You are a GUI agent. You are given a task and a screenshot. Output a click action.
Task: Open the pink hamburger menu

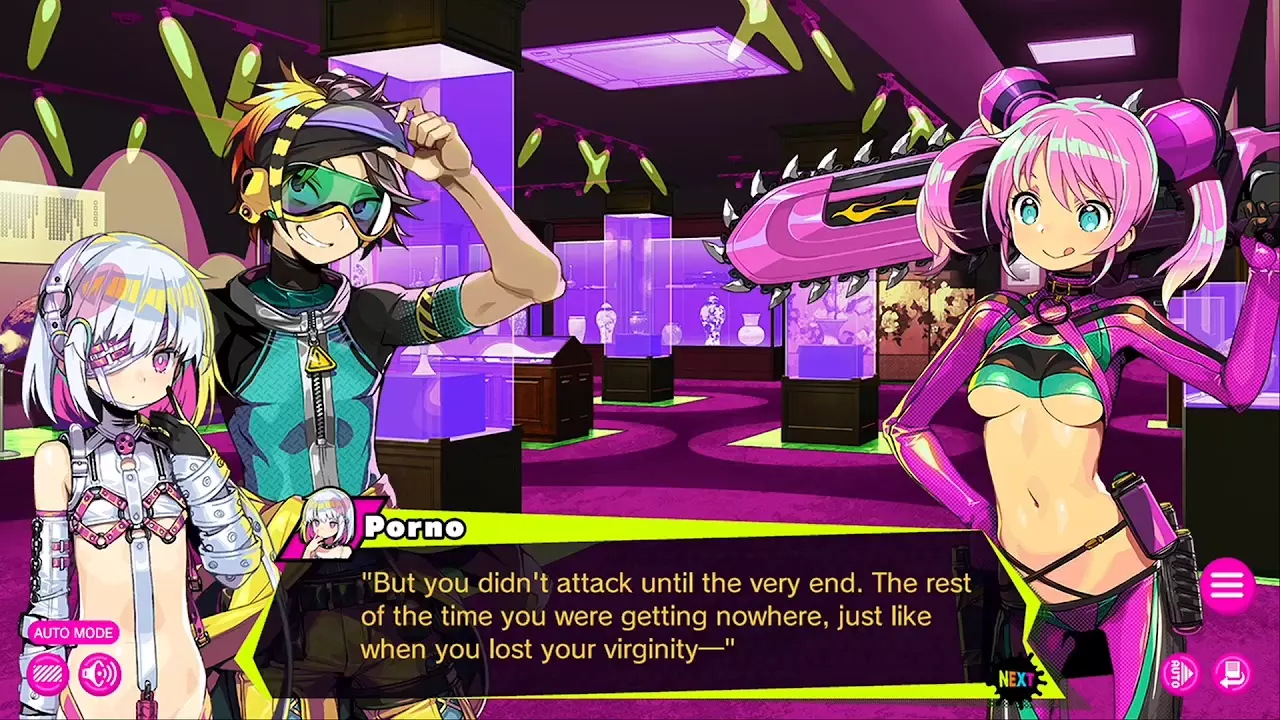pyautogui.click(x=1227, y=586)
